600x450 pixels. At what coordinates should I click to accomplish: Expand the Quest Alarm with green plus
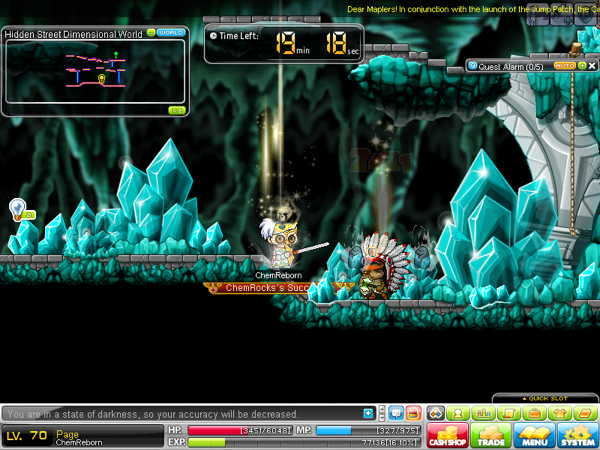(582, 66)
